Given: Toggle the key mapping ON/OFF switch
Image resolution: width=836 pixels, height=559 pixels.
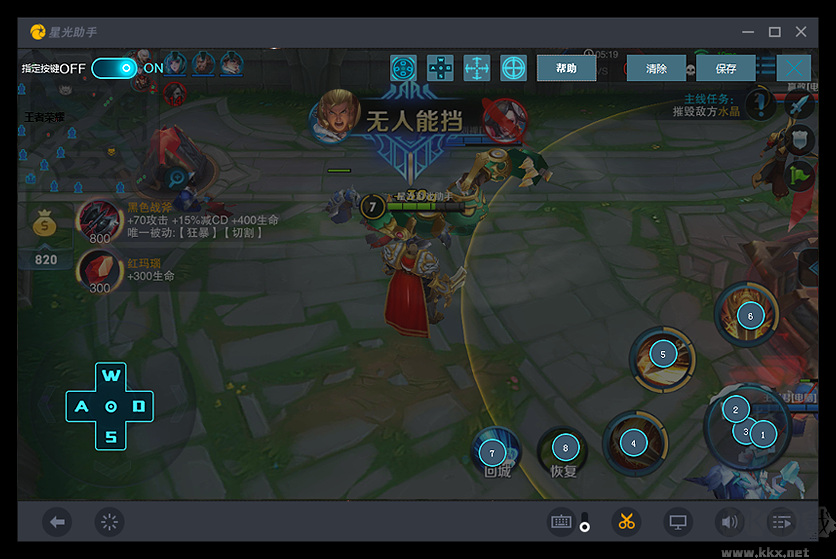Looking at the screenshot, I should tap(114, 68).
